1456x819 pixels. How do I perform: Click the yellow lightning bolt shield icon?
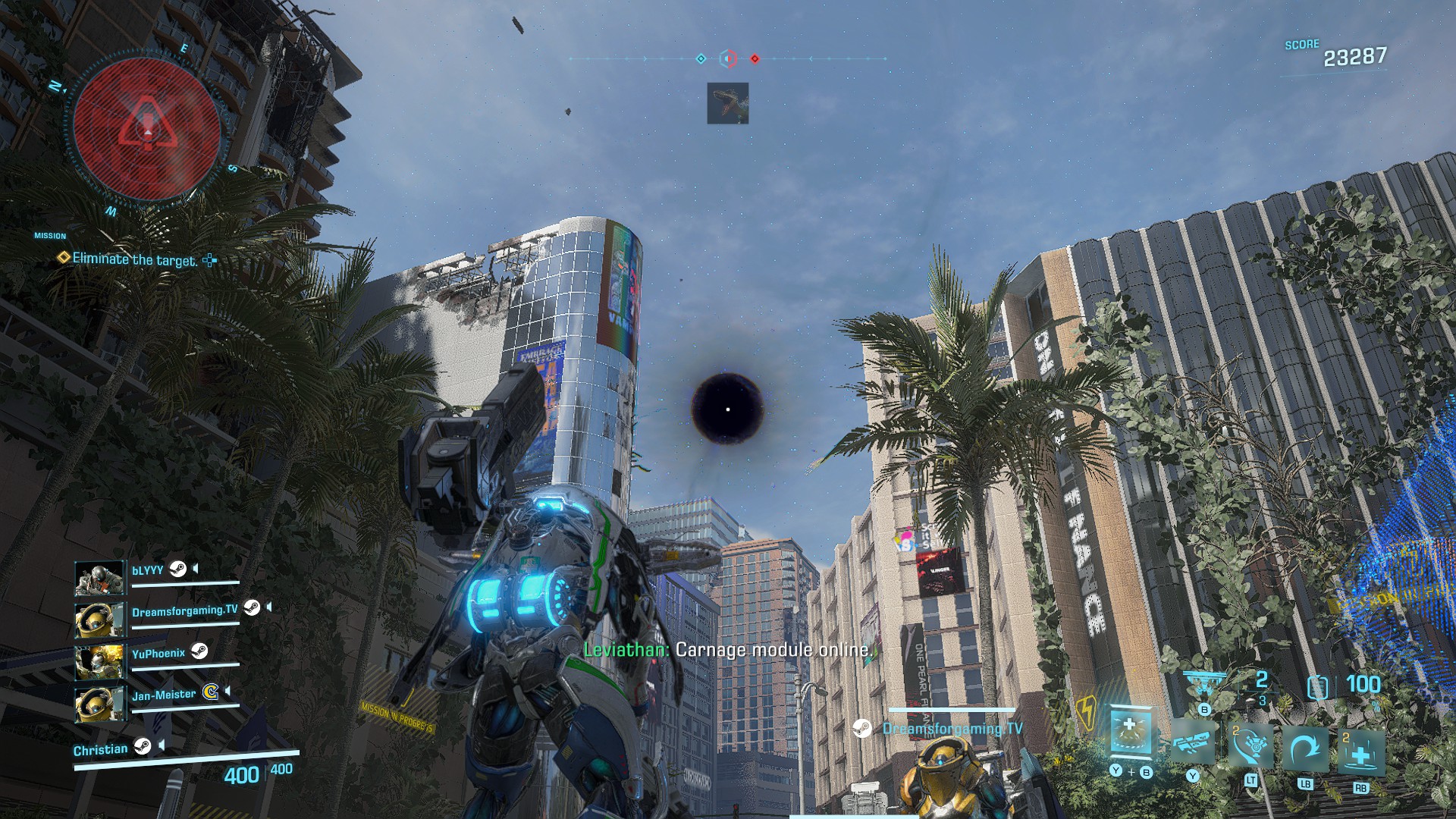1086,713
